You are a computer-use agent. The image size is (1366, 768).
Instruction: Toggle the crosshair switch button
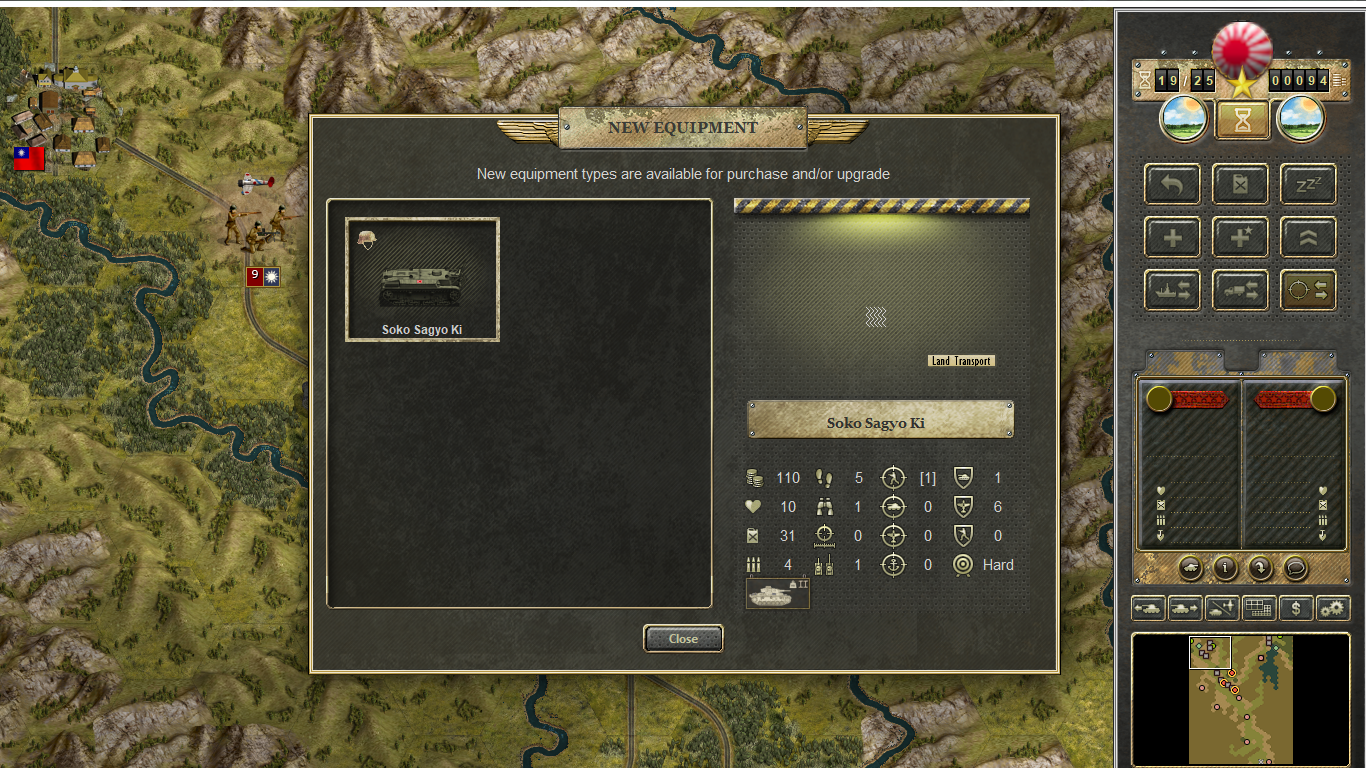(x=1308, y=290)
